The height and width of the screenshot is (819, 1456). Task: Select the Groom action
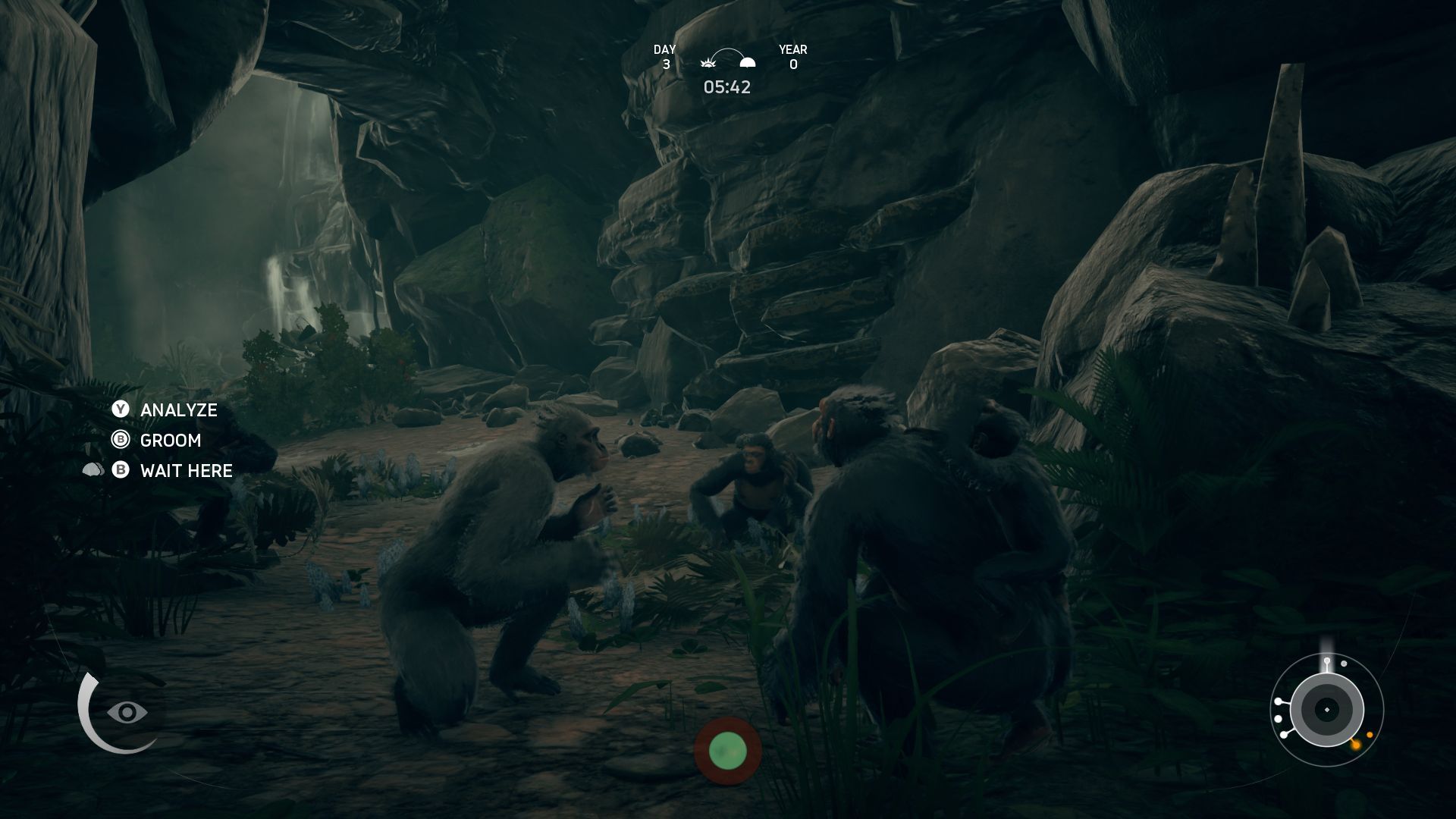pyautogui.click(x=170, y=441)
